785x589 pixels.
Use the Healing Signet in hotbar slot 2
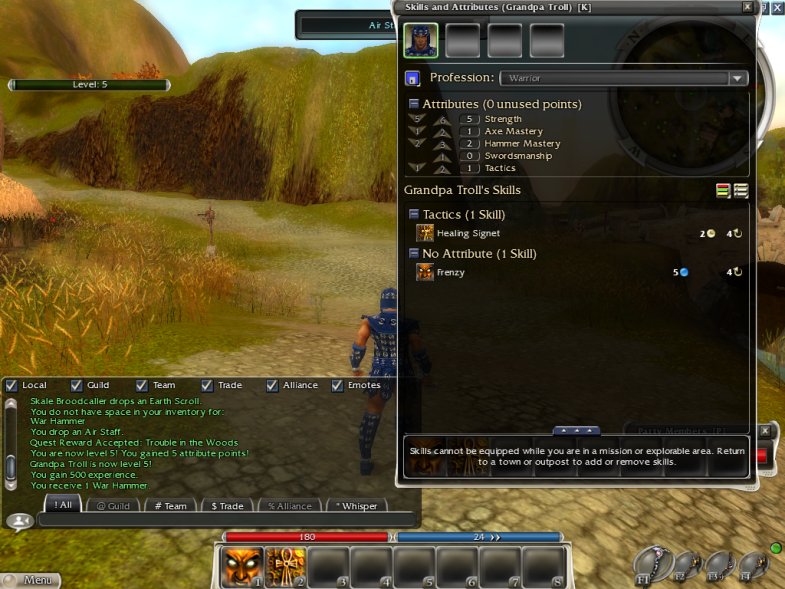285,567
